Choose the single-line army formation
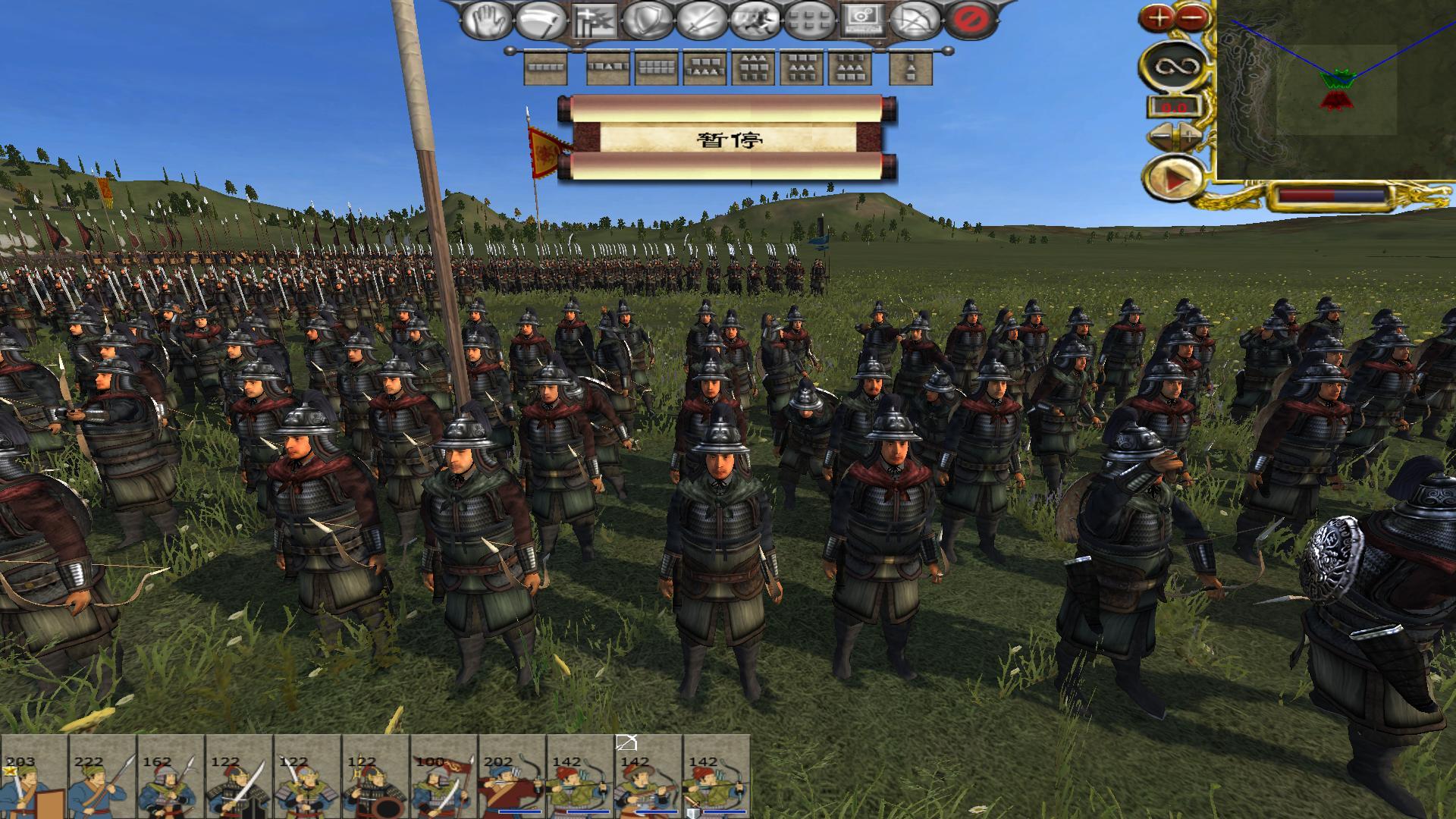 click(x=546, y=68)
